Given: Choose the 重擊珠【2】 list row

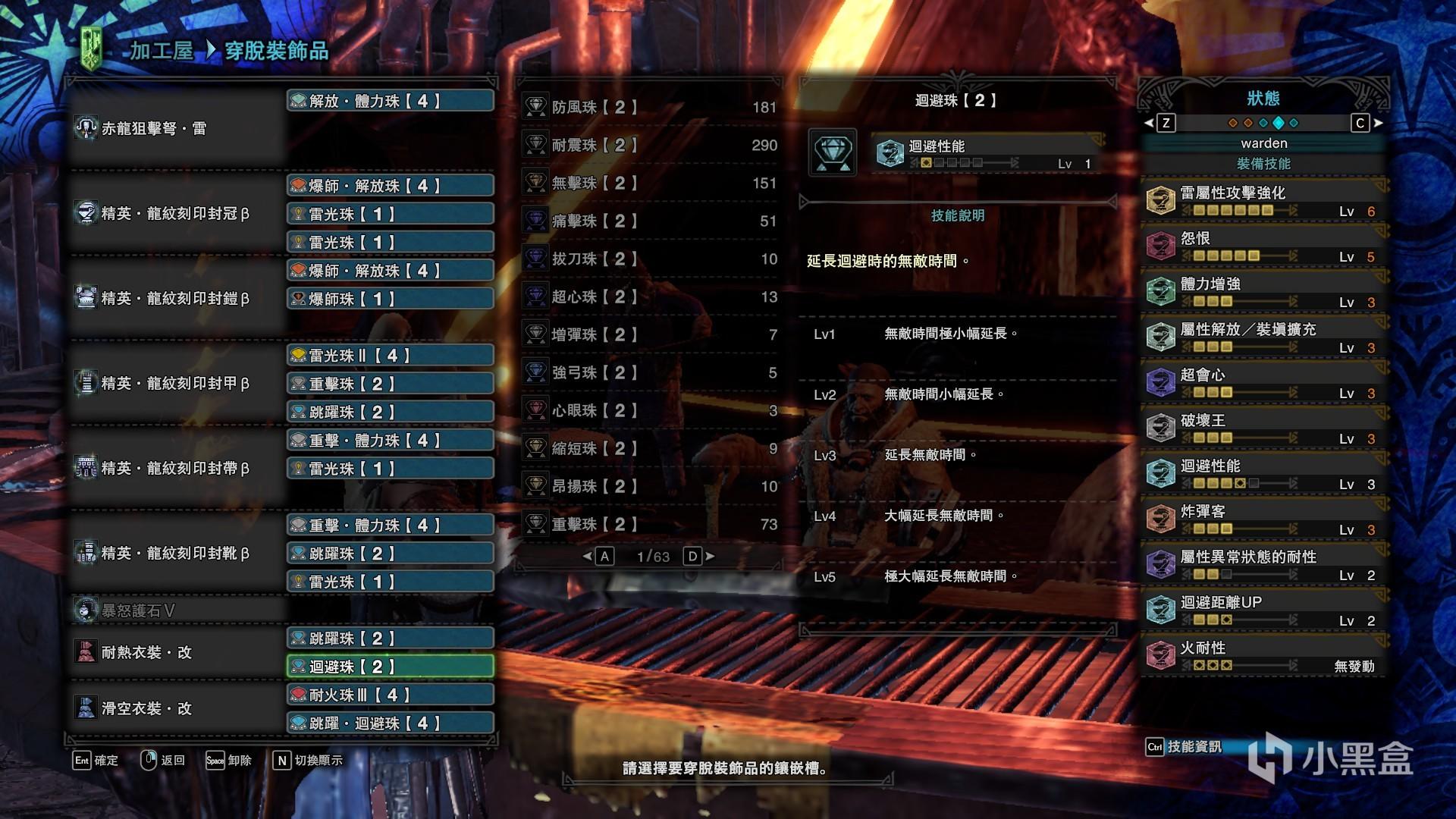Looking at the screenshot, I should (650, 525).
